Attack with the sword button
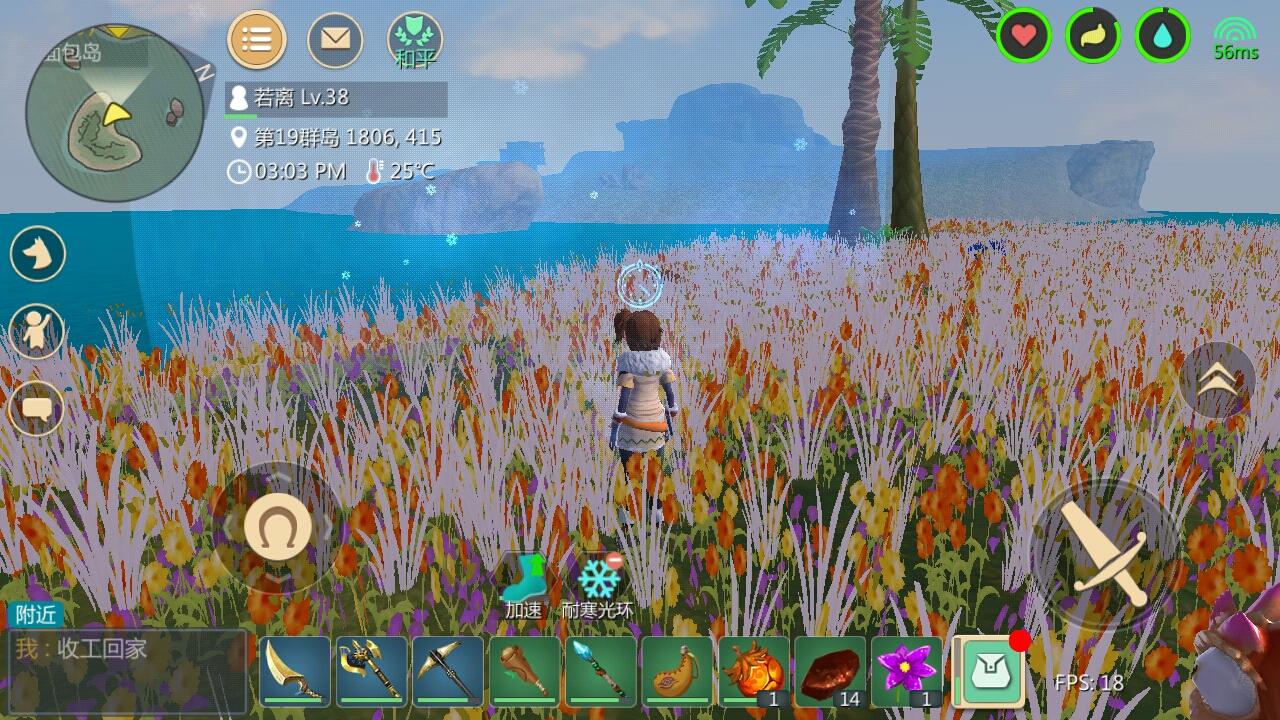The height and width of the screenshot is (720, 1280). tap(1105, 552)
